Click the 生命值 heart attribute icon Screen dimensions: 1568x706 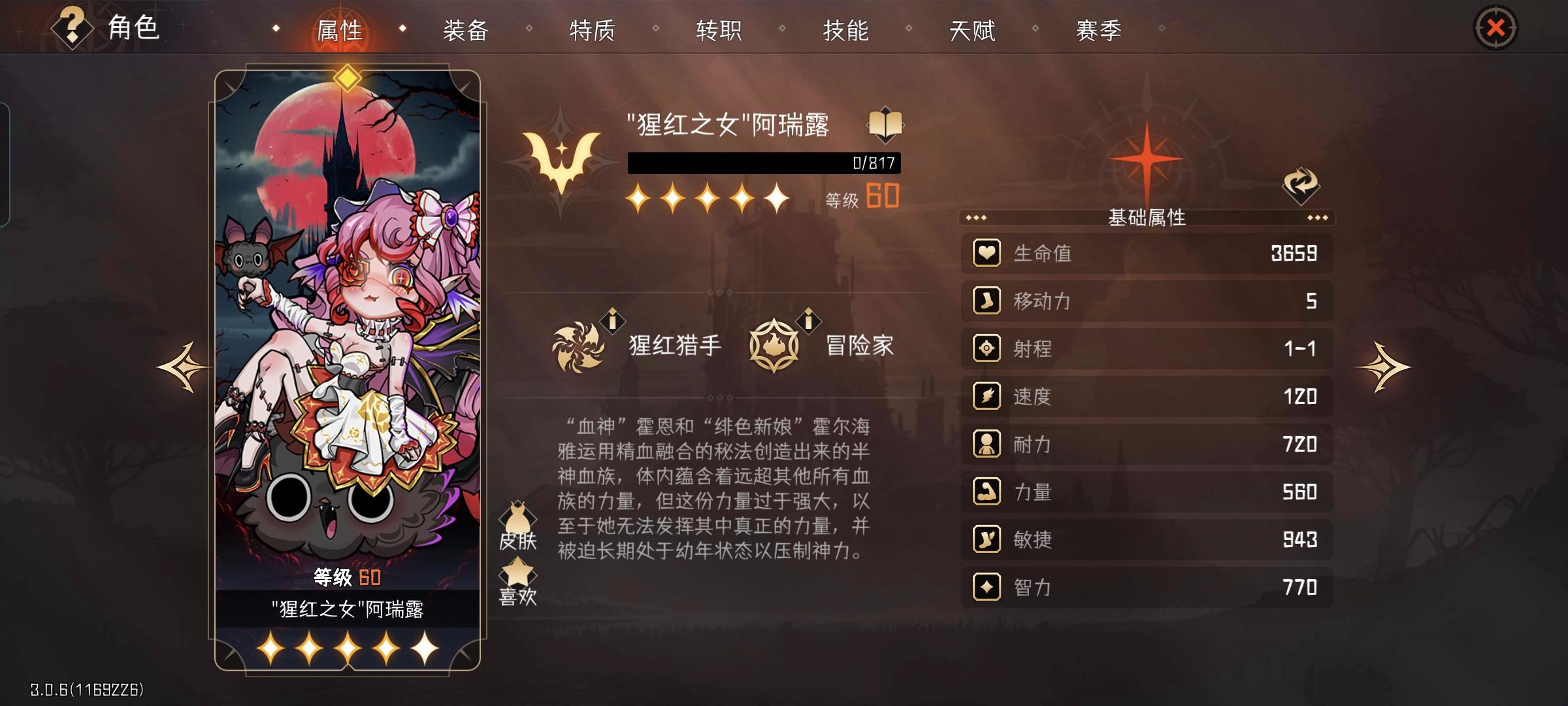click(x=988, y=253)
